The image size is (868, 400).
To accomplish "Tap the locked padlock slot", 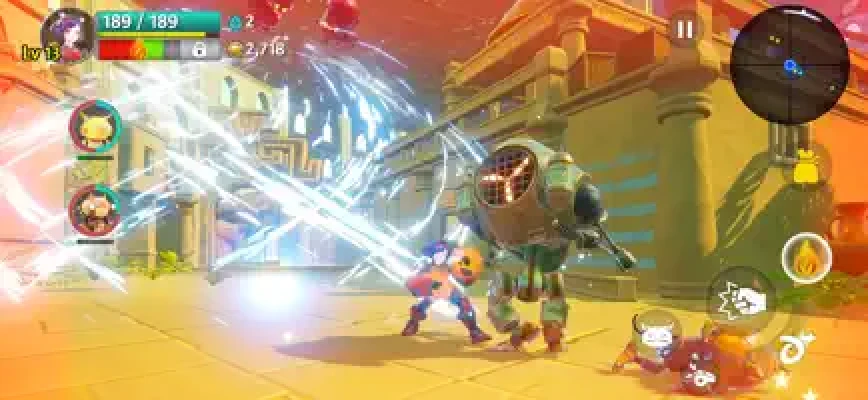I will click(199, 48).
